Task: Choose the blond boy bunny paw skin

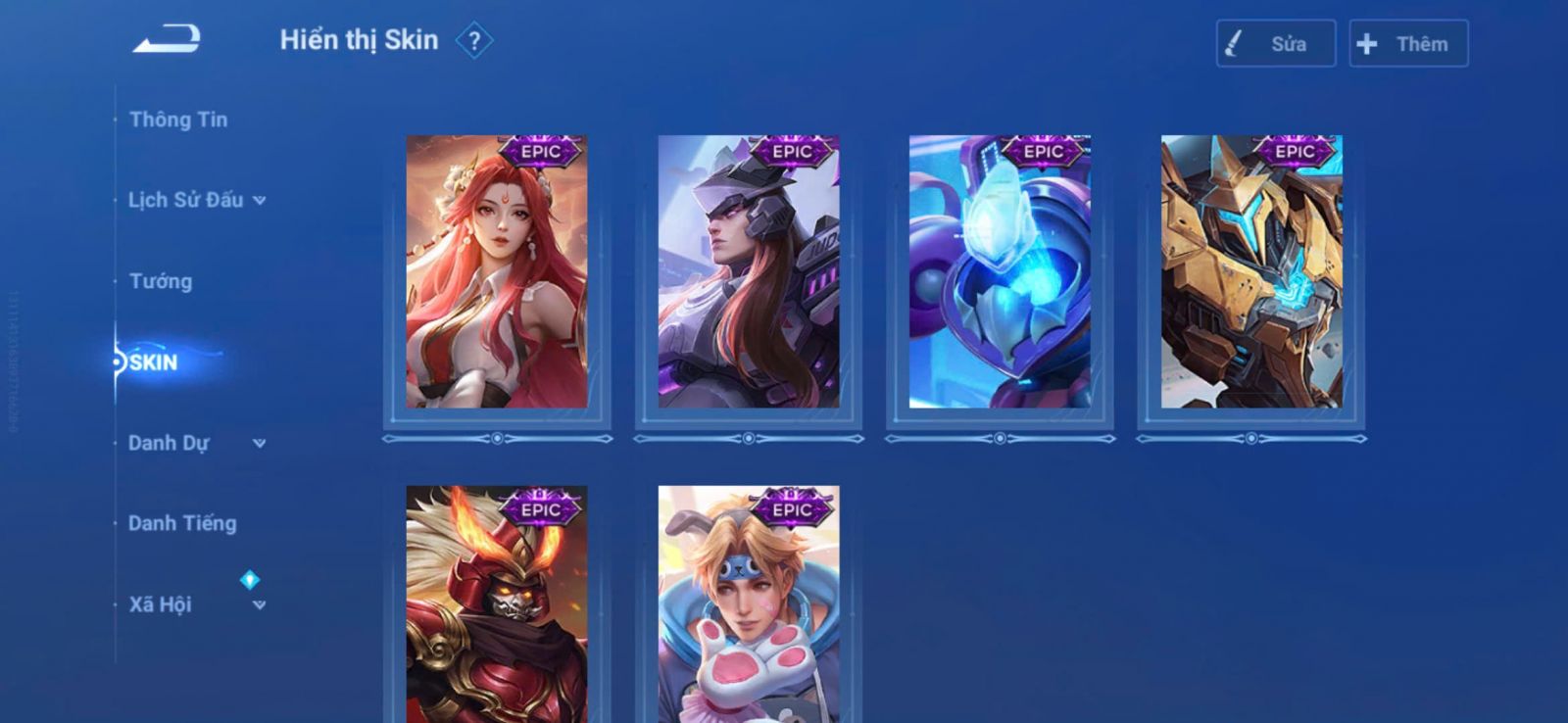Action: click(x=749, y=605)
